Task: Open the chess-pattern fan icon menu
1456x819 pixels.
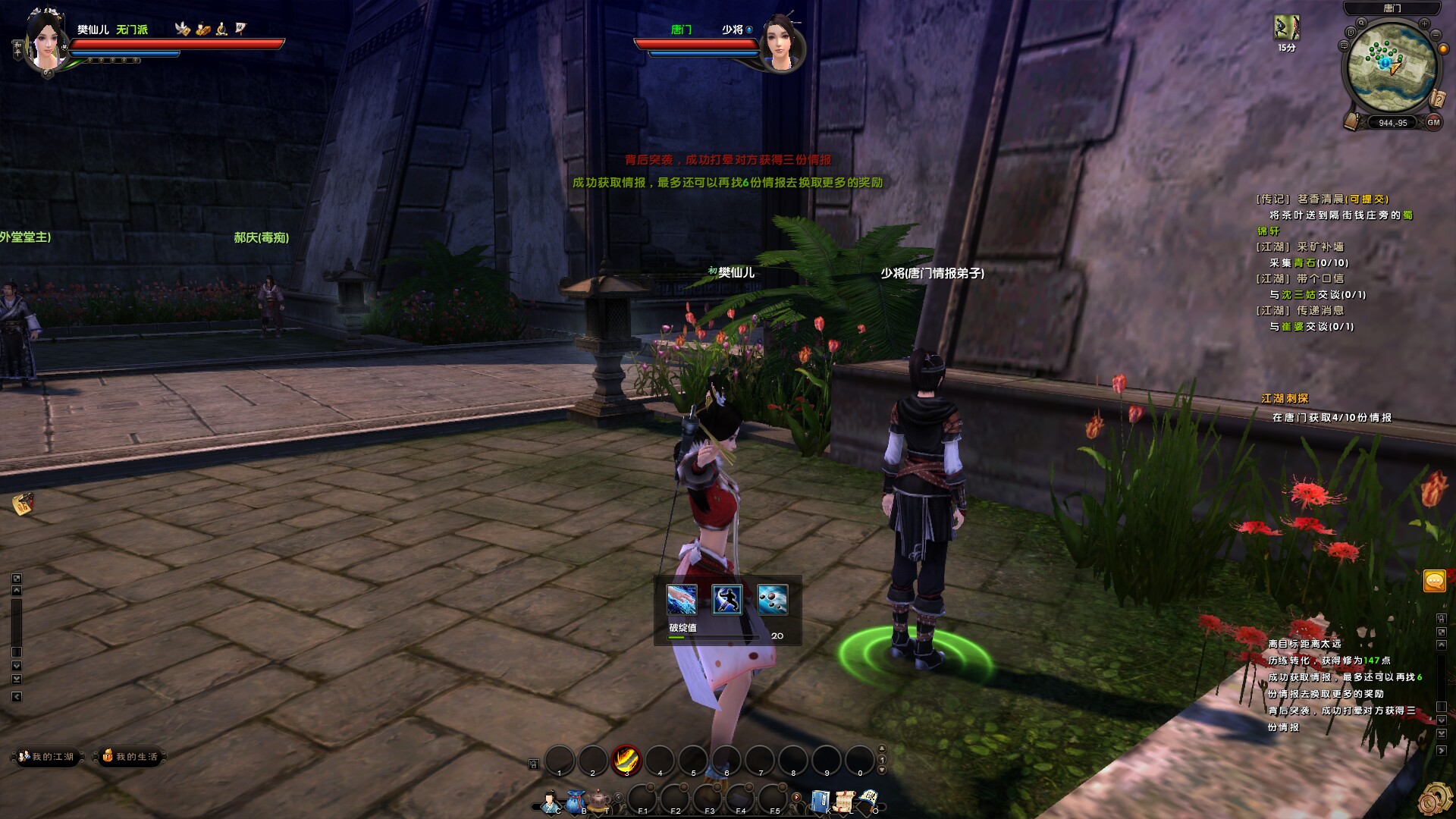Action: click(869, 799)
